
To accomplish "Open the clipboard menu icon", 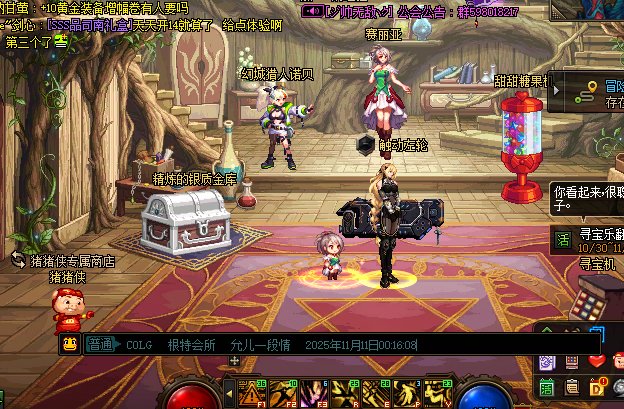I will coord(572,387).
